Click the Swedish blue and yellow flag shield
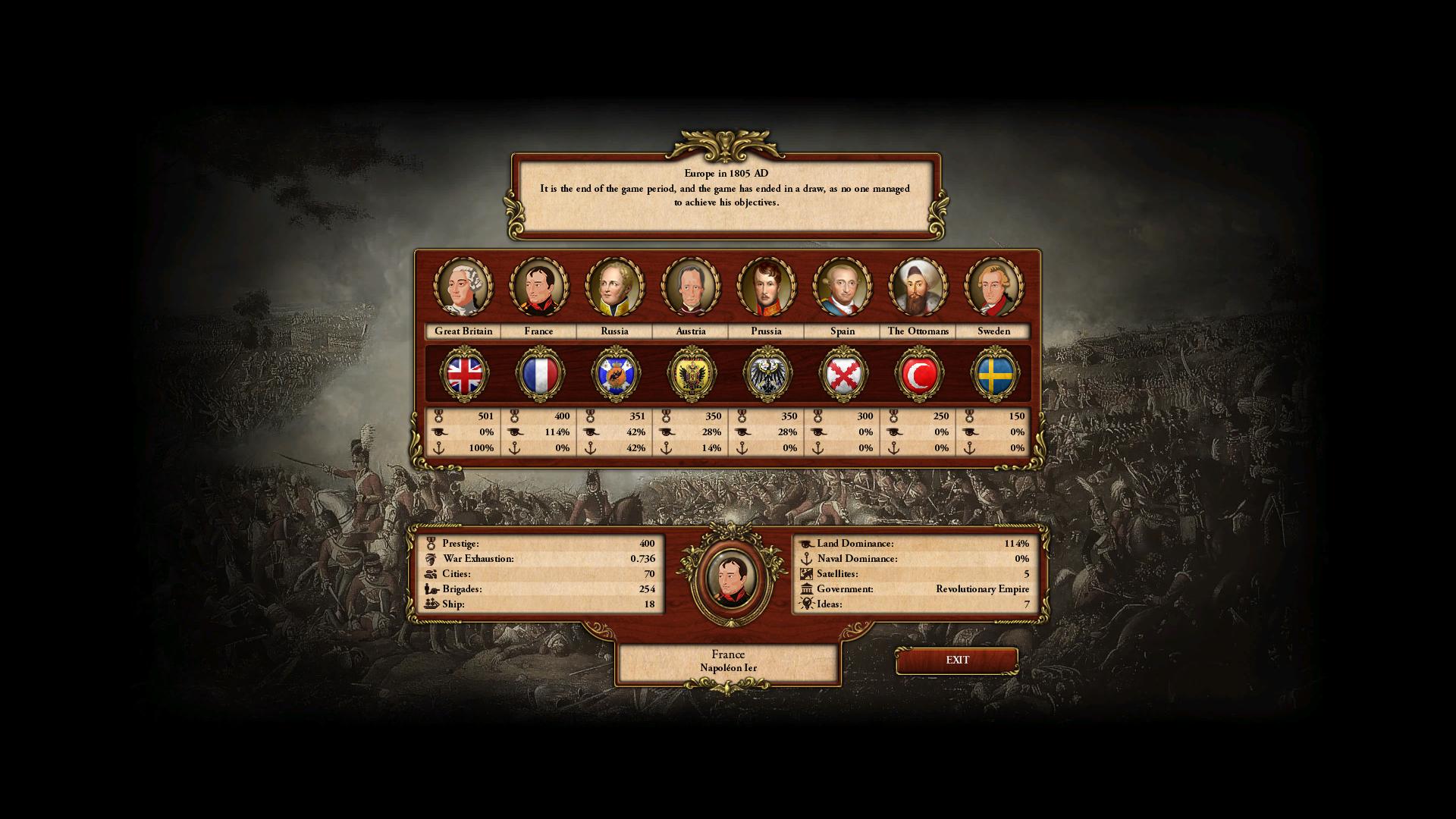The image size is (1456, 819). pos(995,374)
